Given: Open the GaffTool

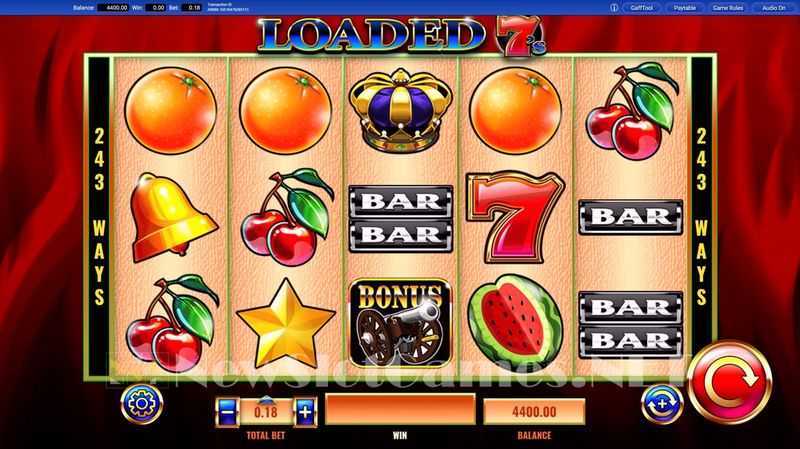Looking at the screenshot, I should 642,8.
